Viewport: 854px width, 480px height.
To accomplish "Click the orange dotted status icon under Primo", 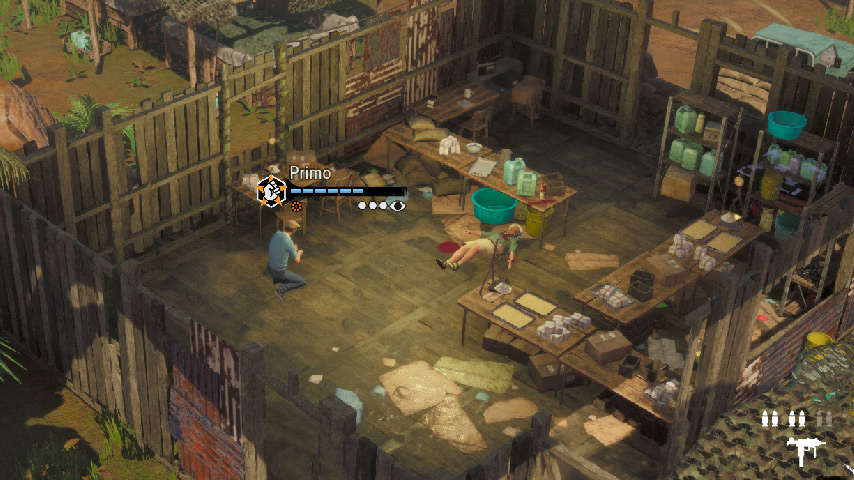I will pos(296,206).
